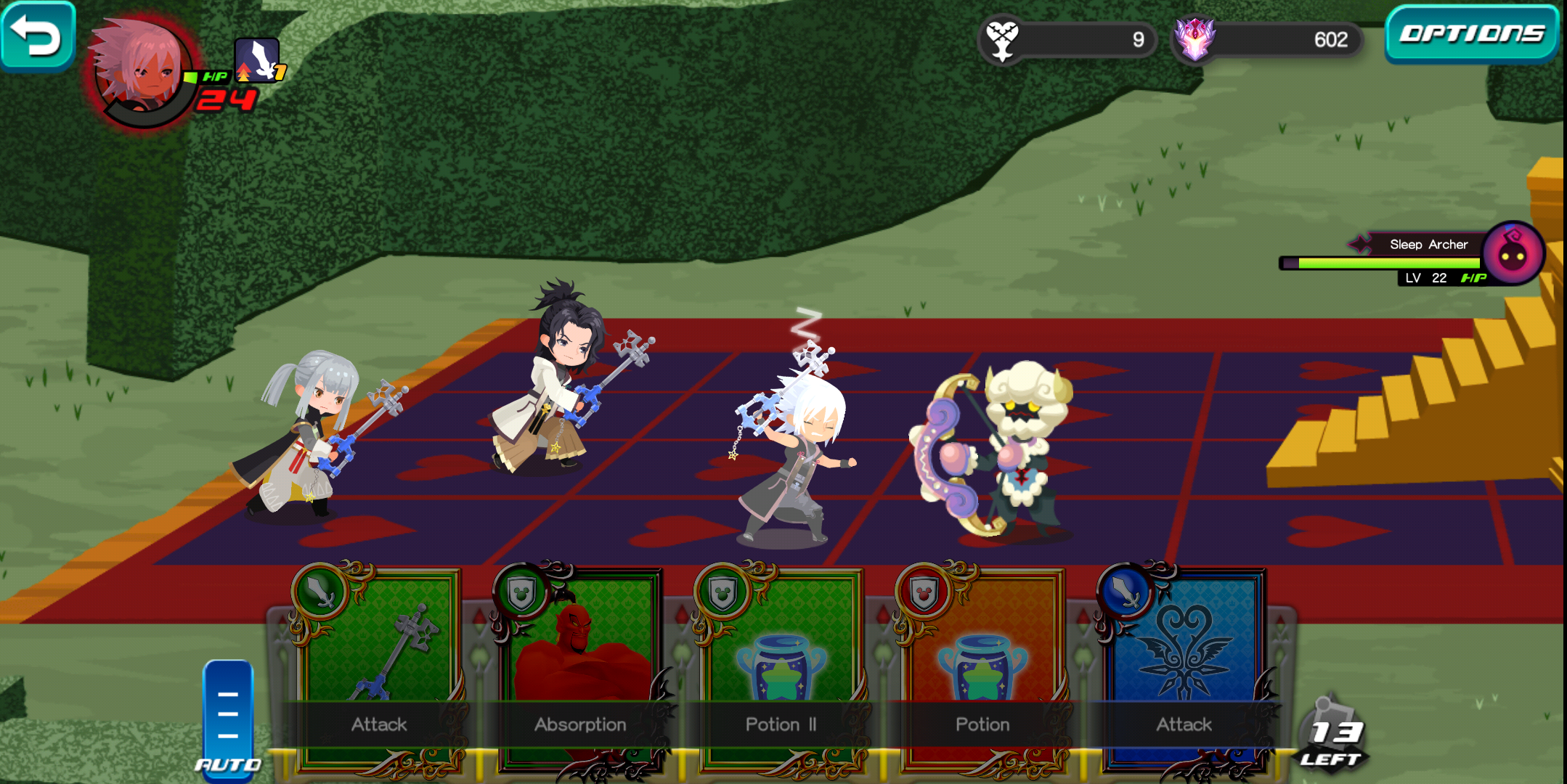Choose the orange Potion card
Viewport: 1567px width, 784px height.
coord(982,668)
